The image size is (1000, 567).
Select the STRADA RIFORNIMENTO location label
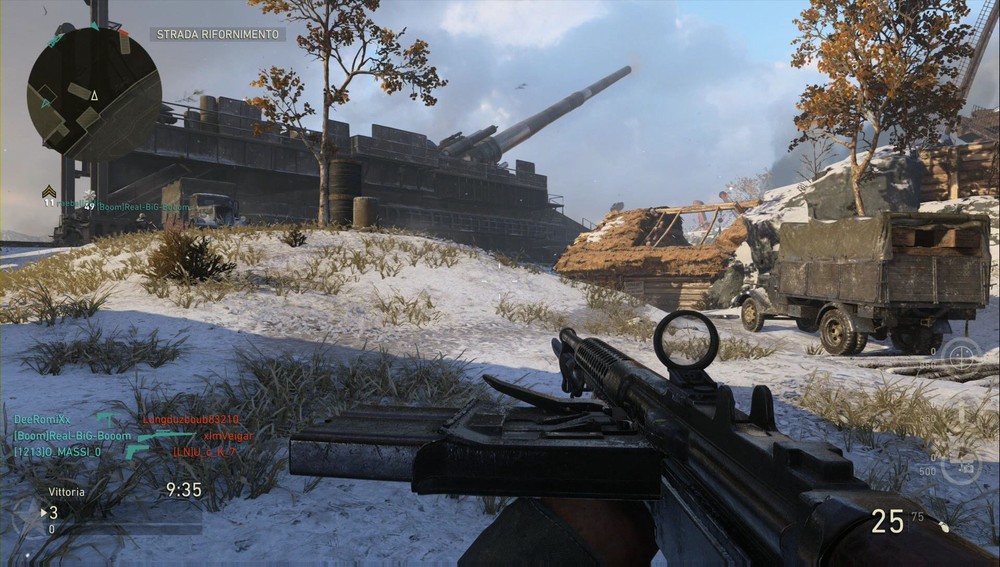pos(217,34)
